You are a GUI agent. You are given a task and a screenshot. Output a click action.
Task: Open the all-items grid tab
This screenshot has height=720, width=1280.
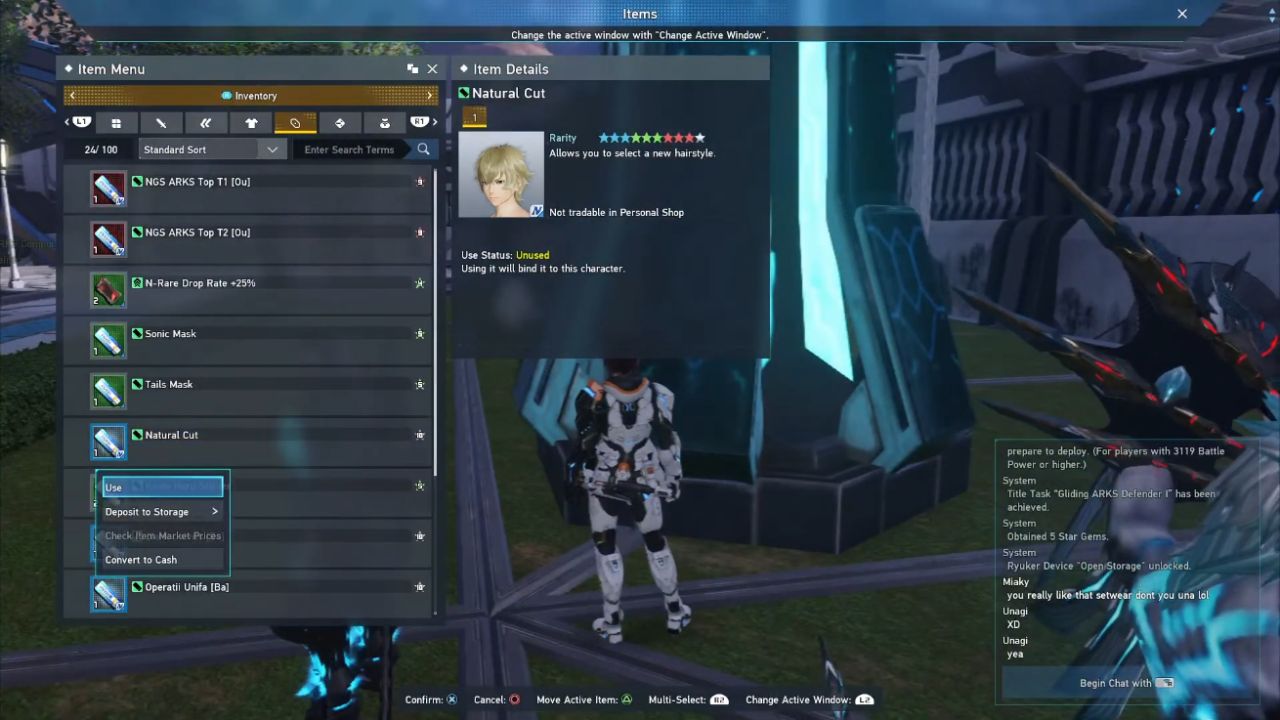(x=116, y=123)
